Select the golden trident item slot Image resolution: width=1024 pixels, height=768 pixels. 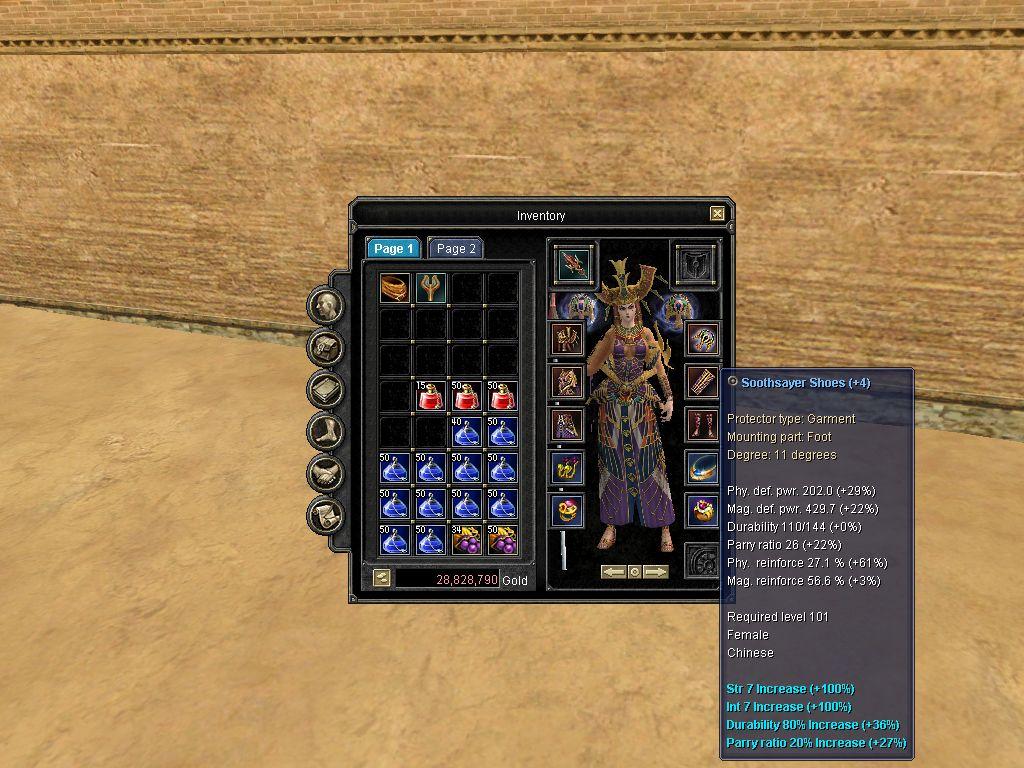pos(431,289)
